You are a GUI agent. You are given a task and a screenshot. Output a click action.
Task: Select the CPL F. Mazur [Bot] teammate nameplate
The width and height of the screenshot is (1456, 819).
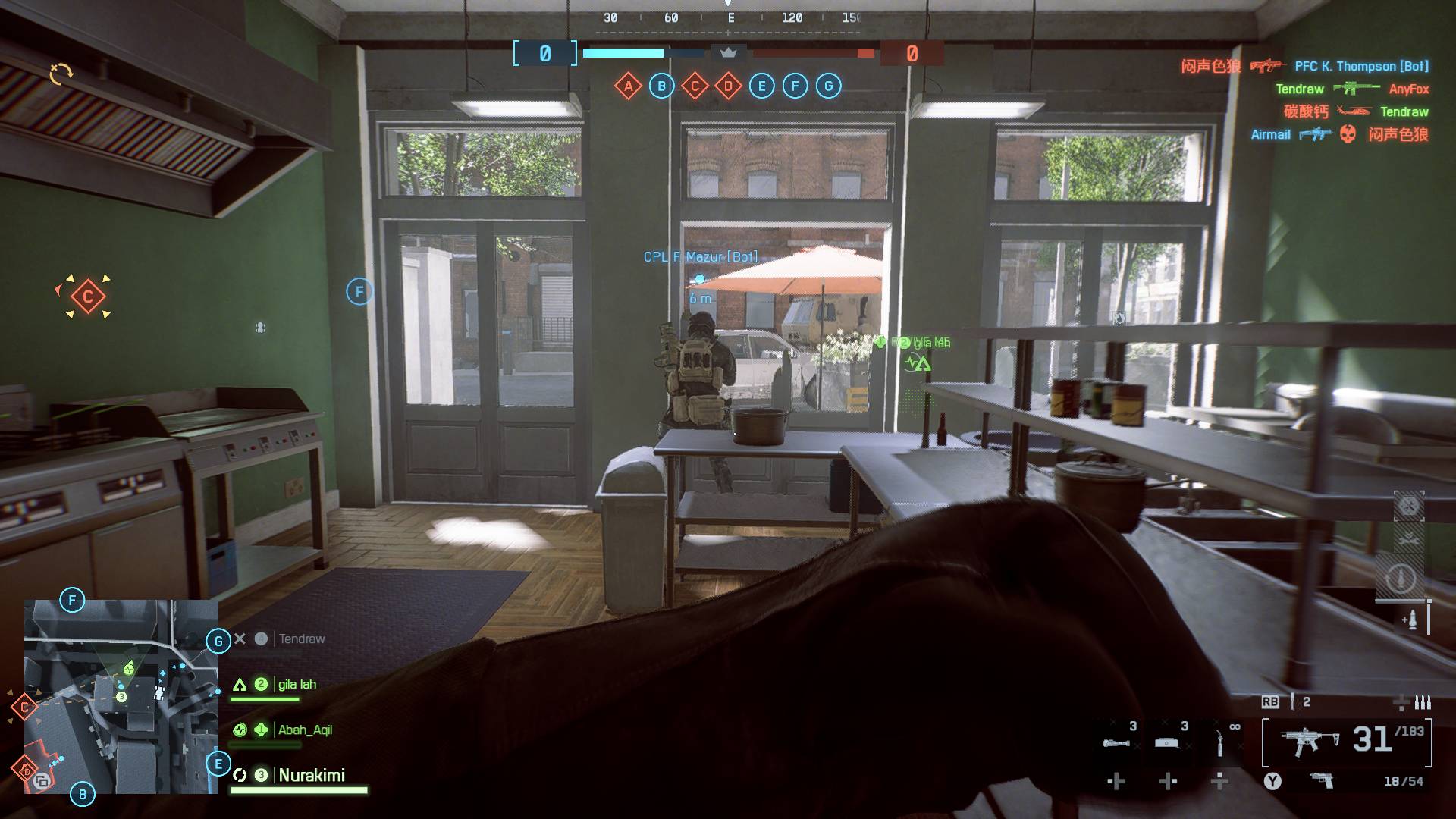(x=700, y=257)
